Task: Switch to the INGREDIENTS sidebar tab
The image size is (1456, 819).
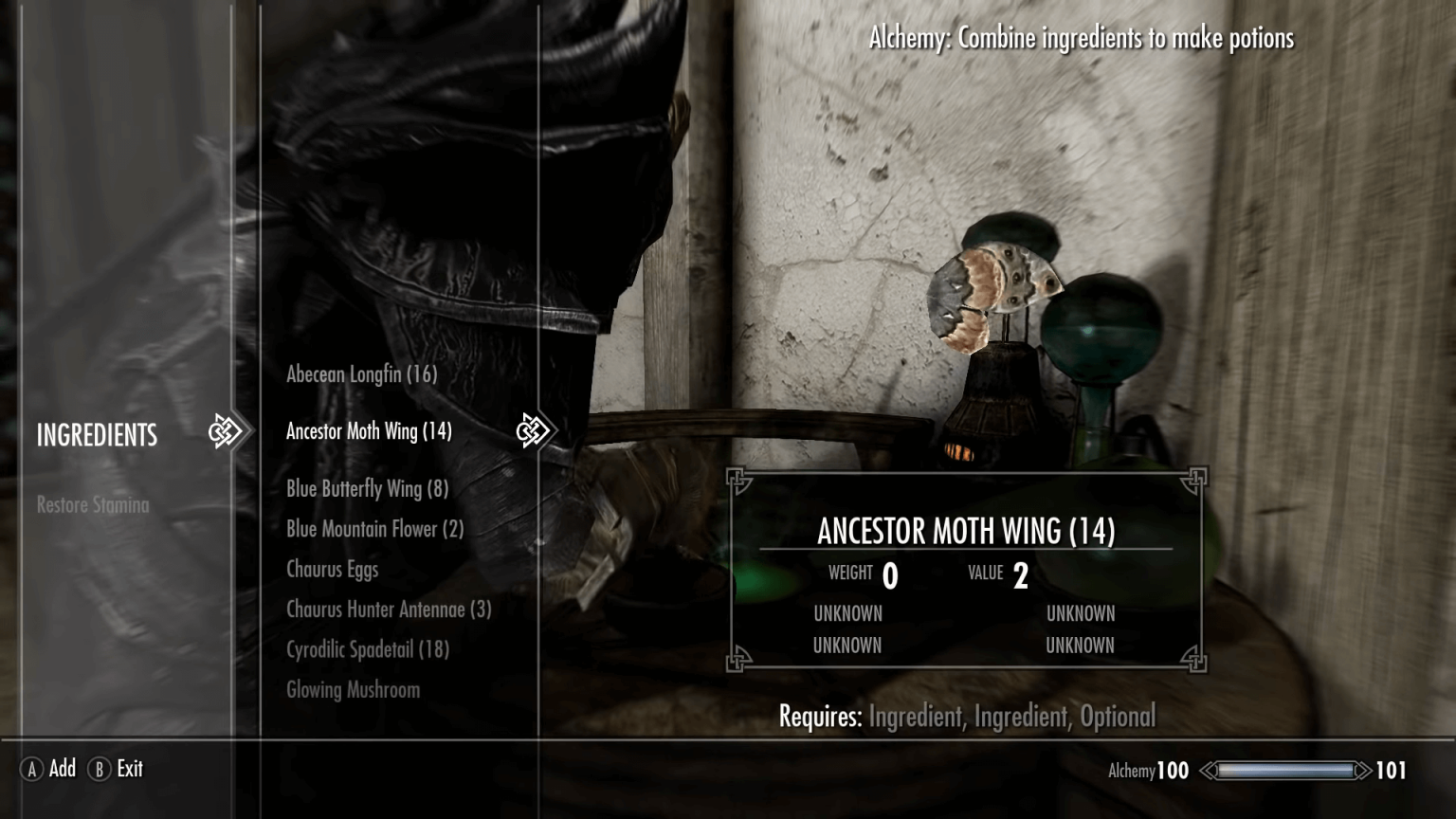Action: coord(97,435)
